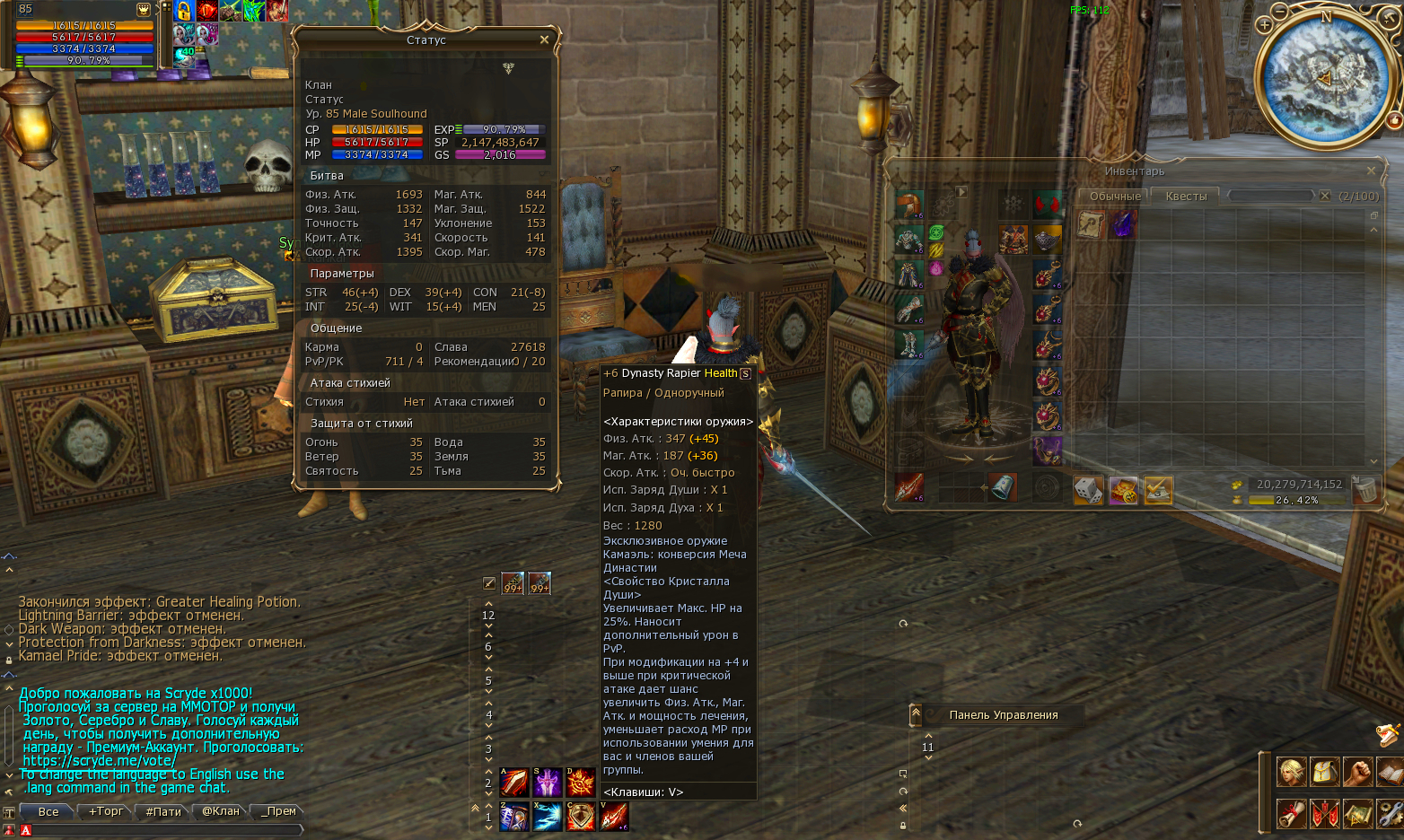Close the Статус character window
Image resolution: width=1404 pixels, height=840 pixels.
(x=544, y=39)
